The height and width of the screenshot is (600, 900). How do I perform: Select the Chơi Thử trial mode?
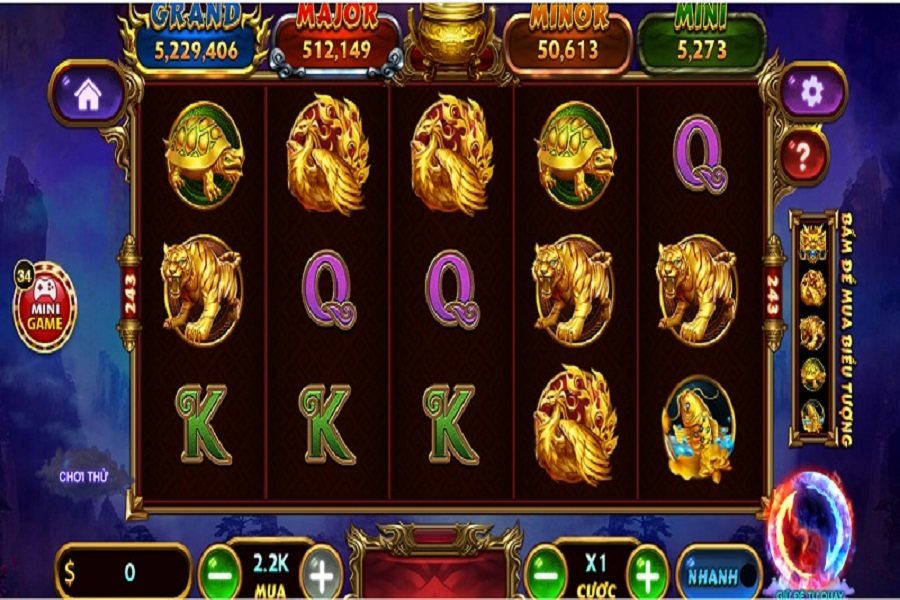(x=83, y=474)
